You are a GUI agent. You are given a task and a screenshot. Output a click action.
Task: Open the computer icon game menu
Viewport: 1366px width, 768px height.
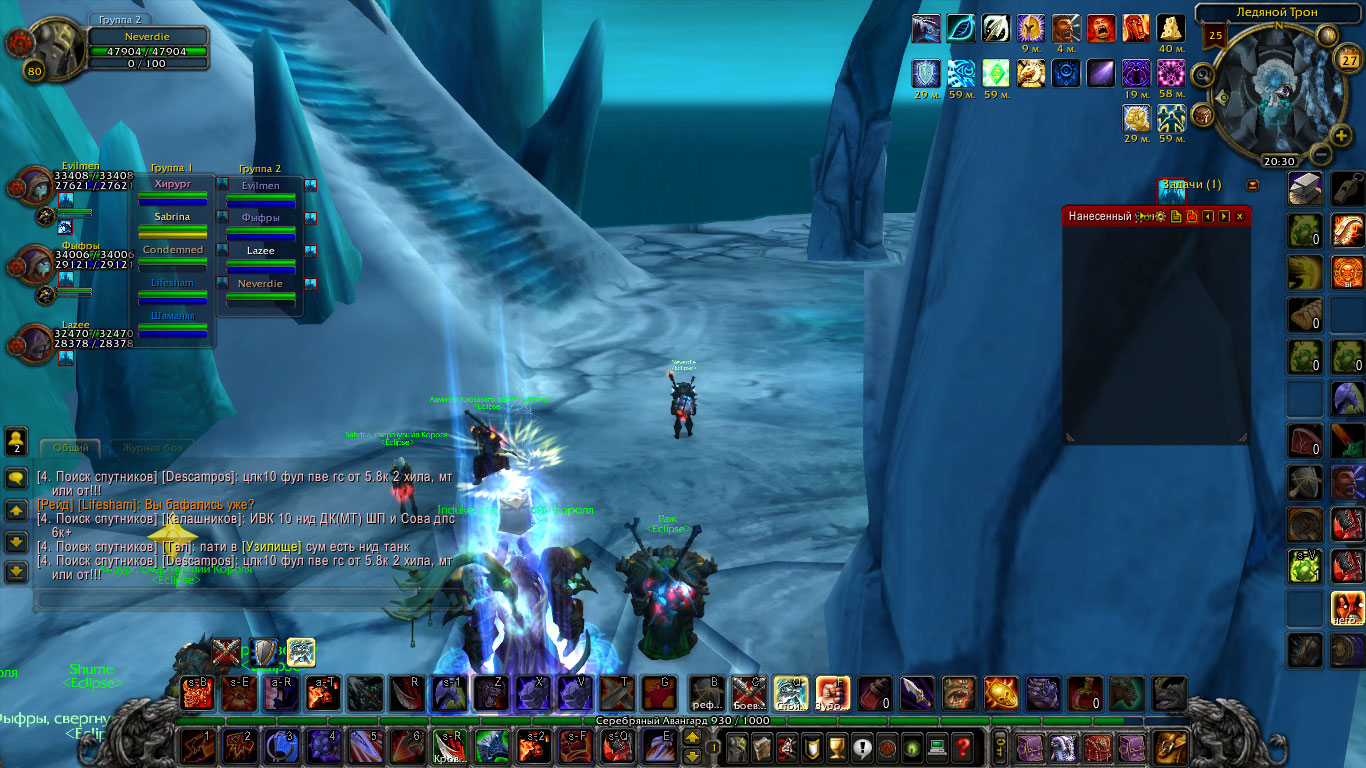point(937,747)
